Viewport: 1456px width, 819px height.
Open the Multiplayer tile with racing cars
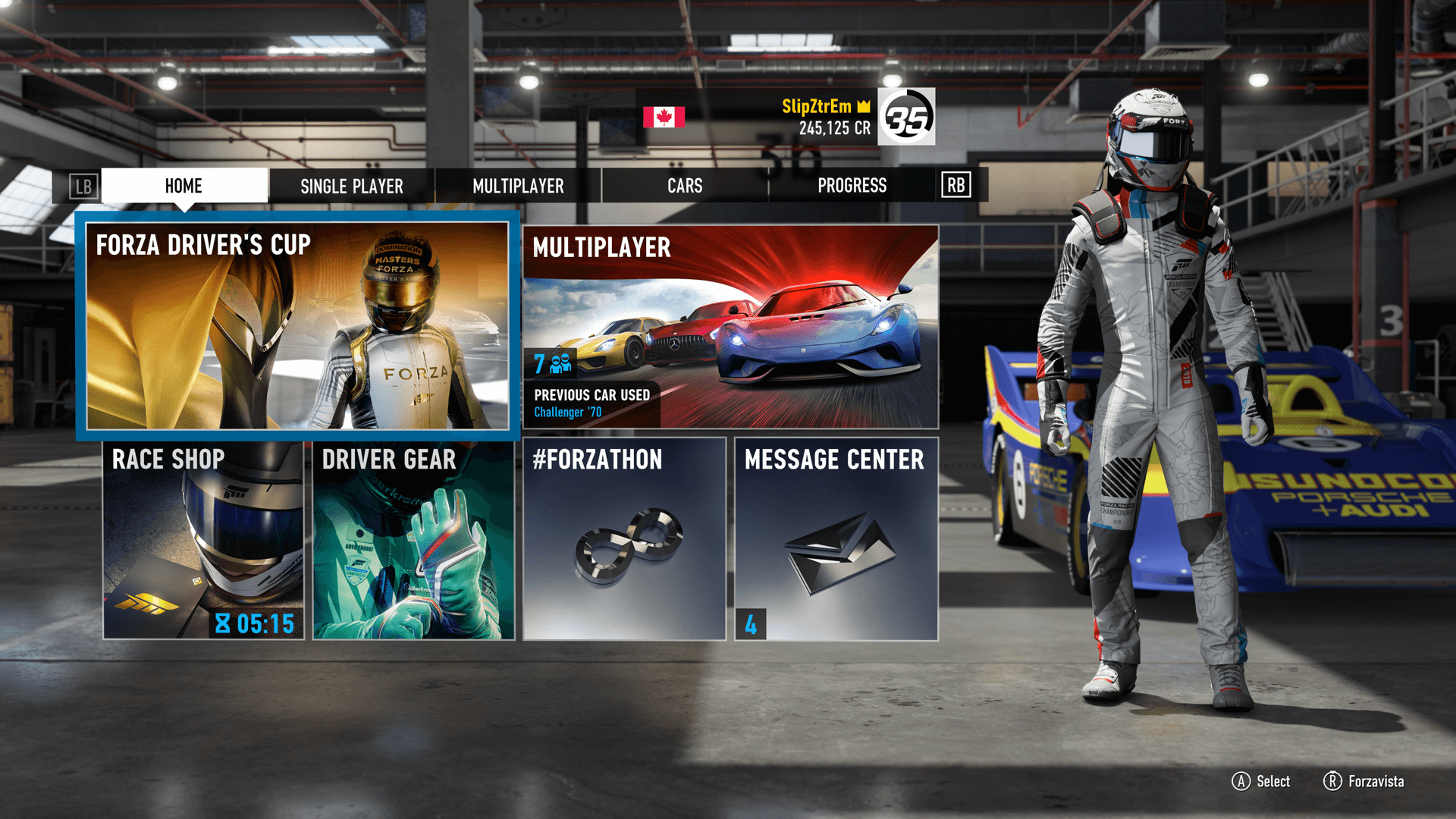[730, 326]
